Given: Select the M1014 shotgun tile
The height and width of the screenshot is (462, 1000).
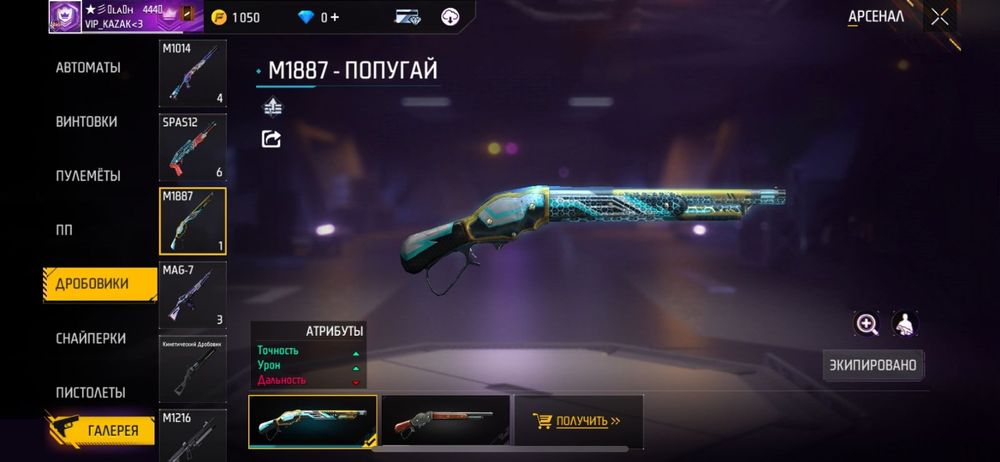Looking at the screenshot, I should [192, 73].
